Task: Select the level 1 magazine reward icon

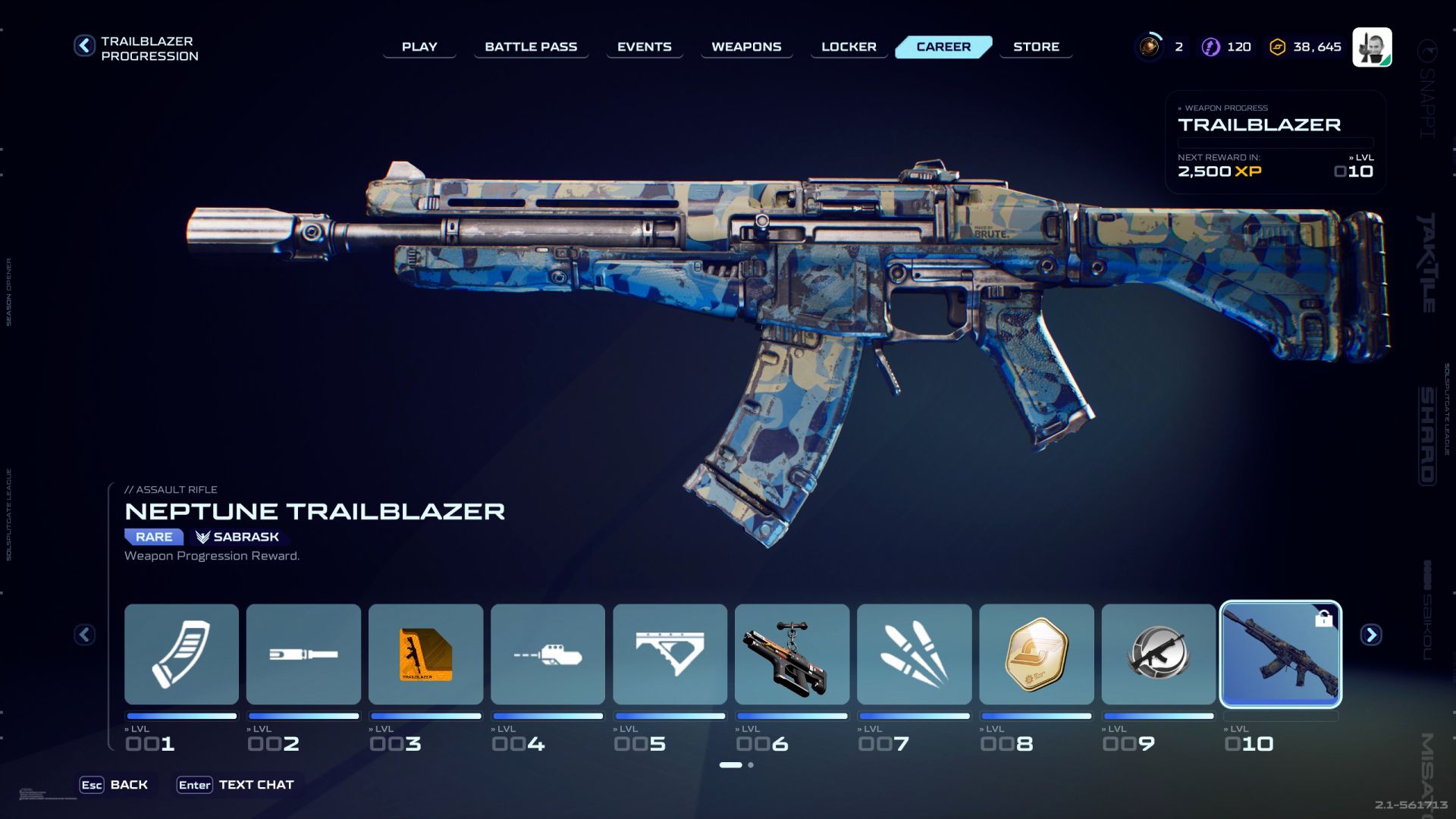Action: pyautogui.click(x=180, y=654)
